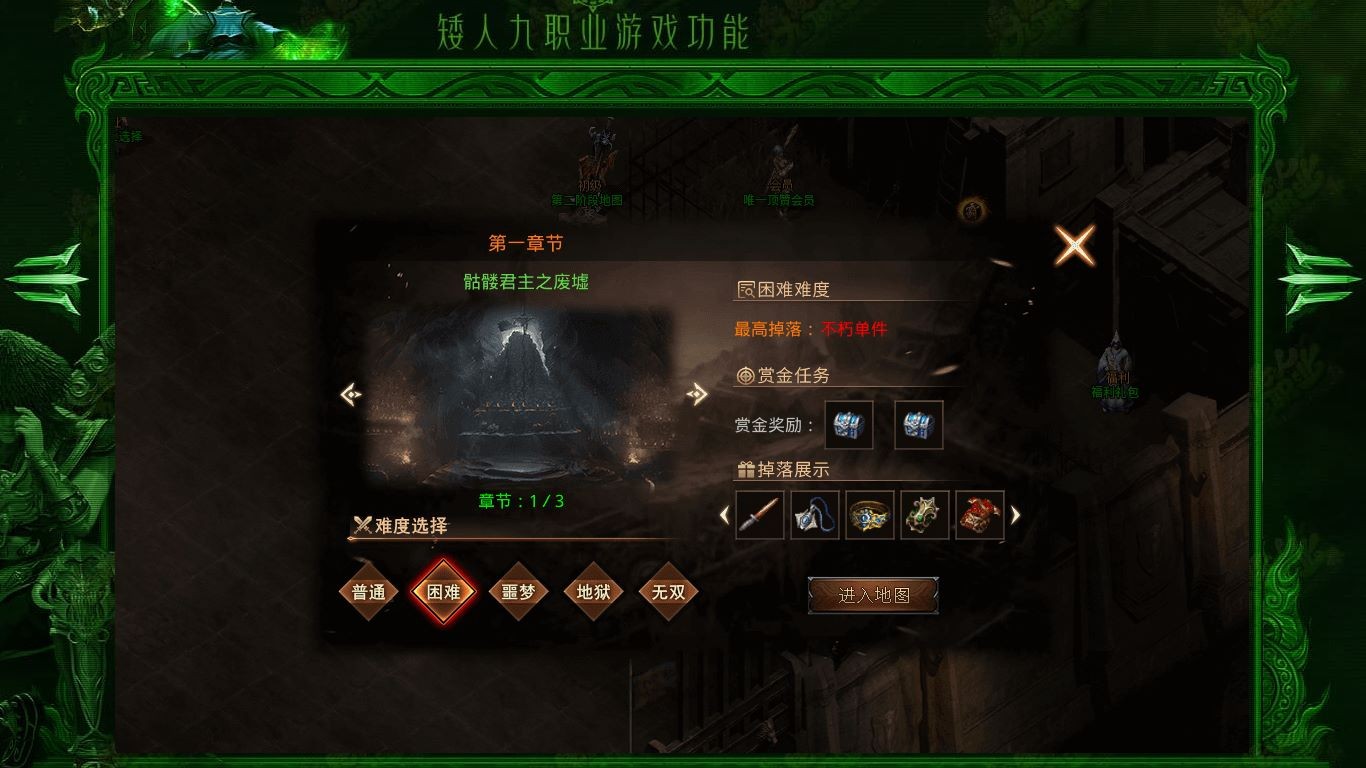This screenshot has height=768, width=1366.
Task: Click the first bounty reward chest icon
Action: [x=848, y=424]
